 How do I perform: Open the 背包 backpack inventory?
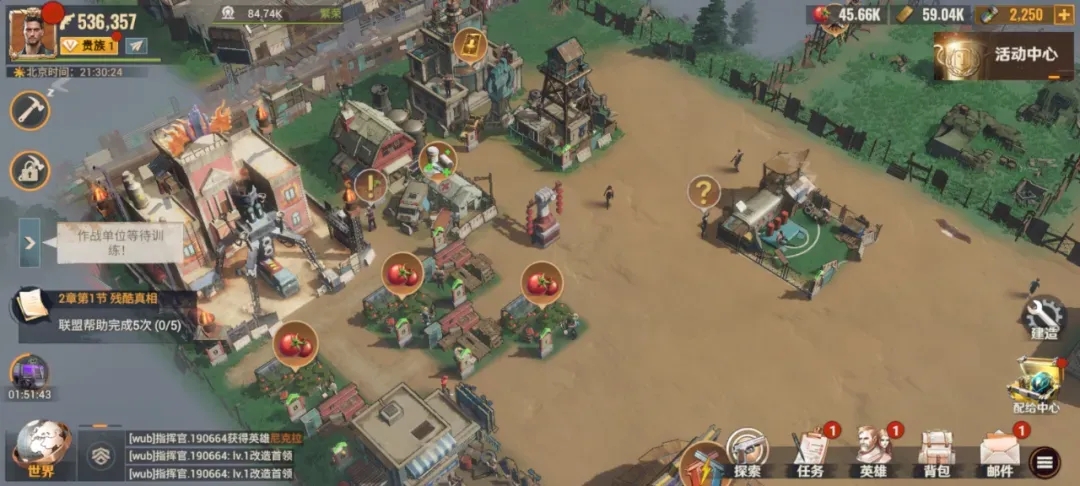pos(936,452)
